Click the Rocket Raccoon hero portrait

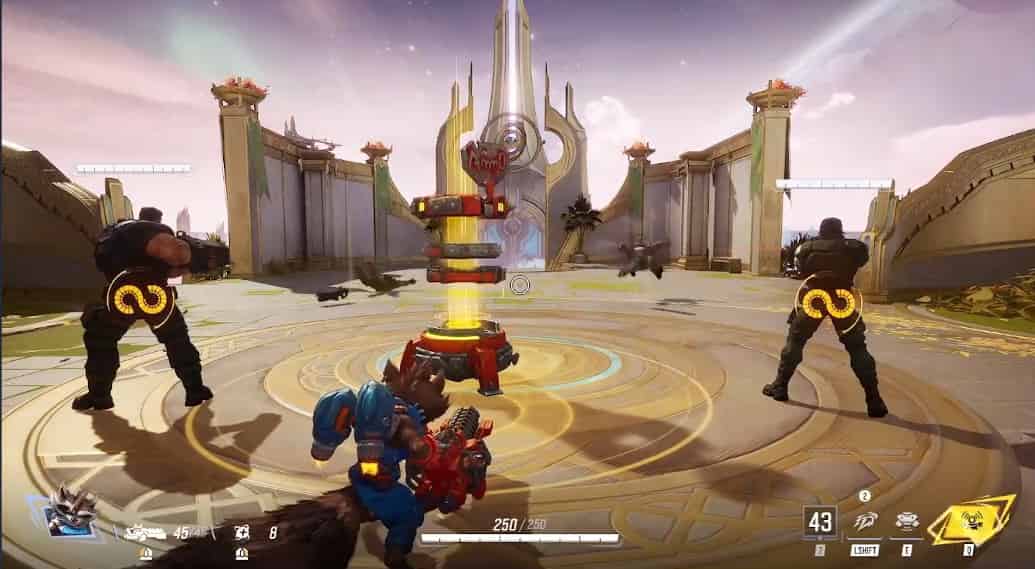point(73,512)
